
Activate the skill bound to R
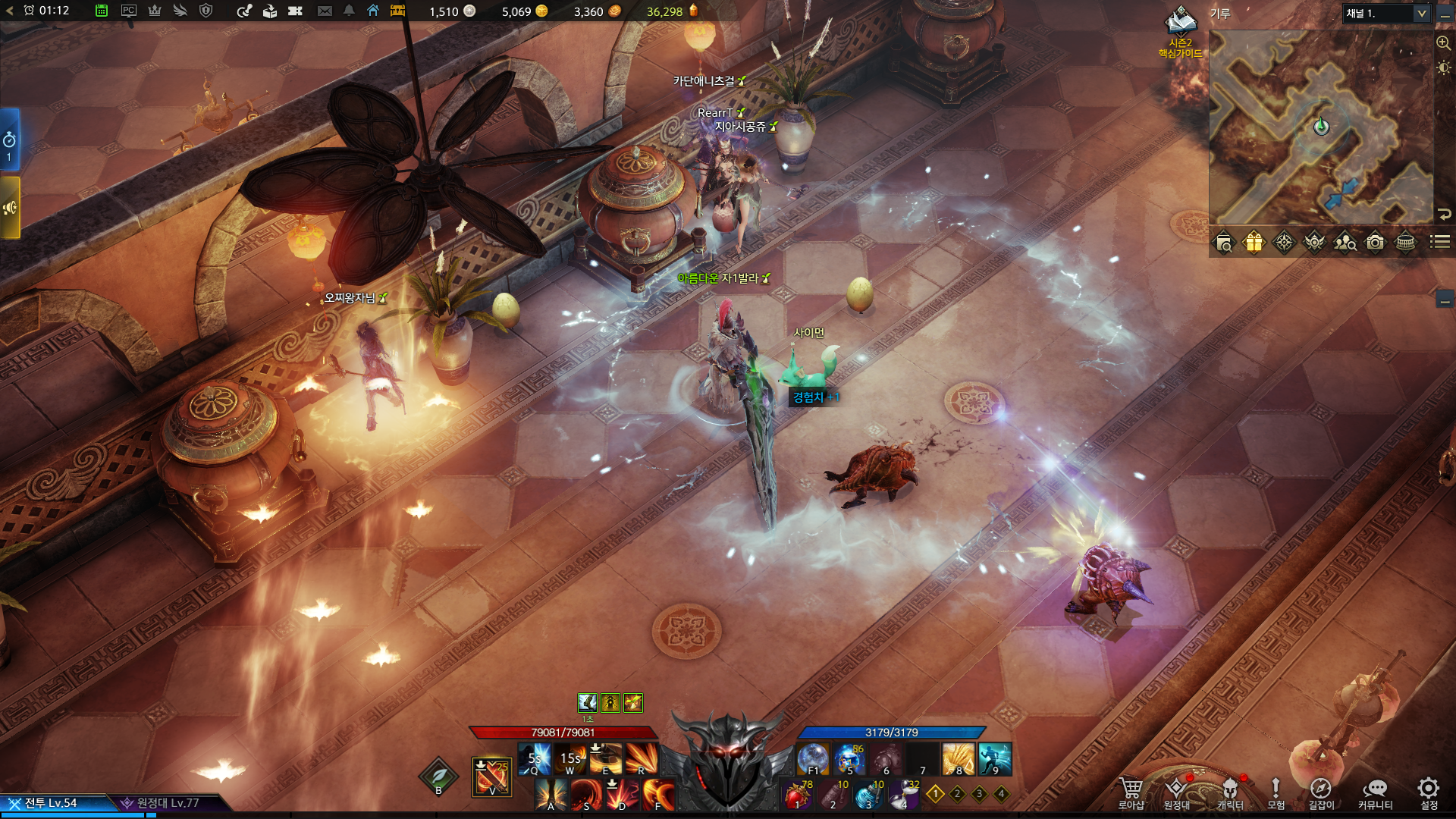(x=641, y=759)
